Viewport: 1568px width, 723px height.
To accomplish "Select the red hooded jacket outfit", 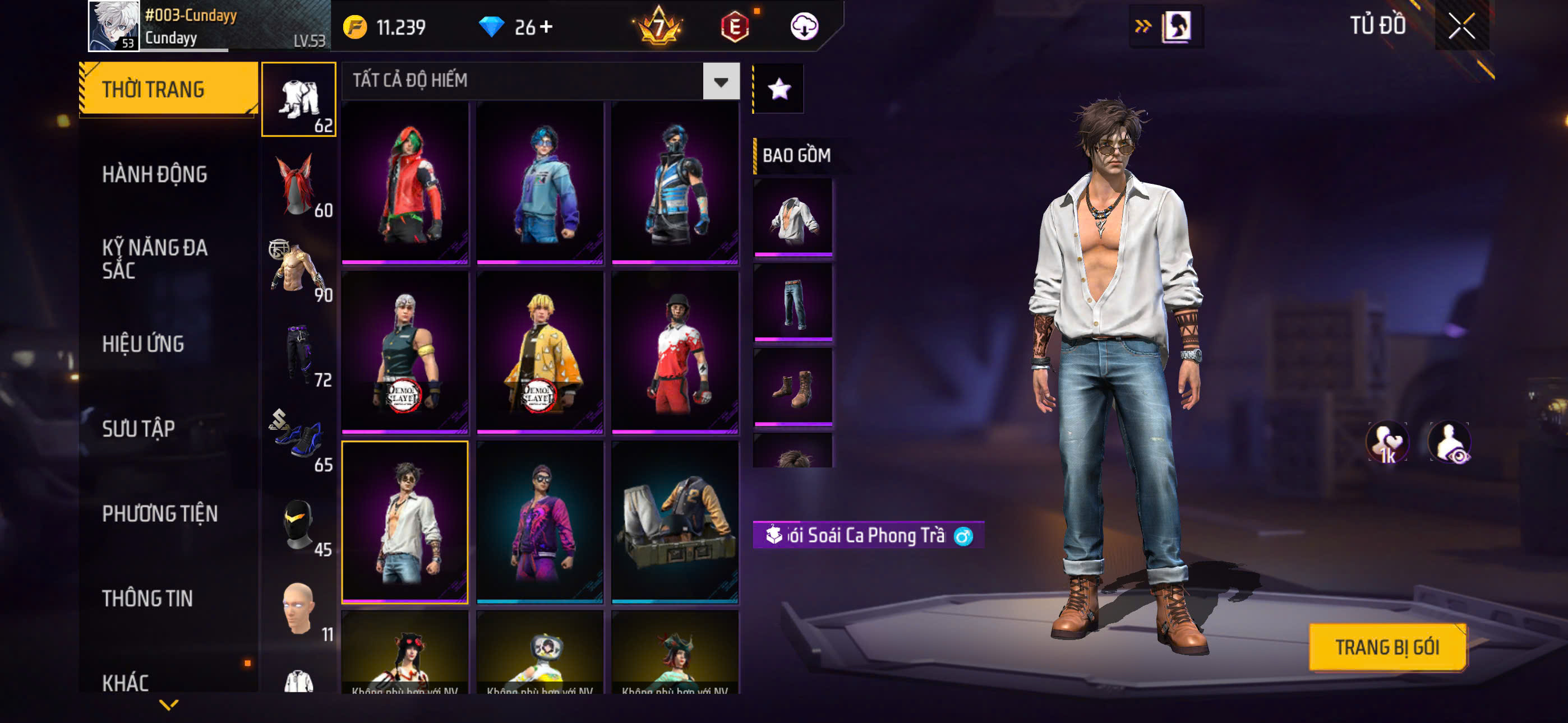I will pyautogui.click(x=405, y=183).
